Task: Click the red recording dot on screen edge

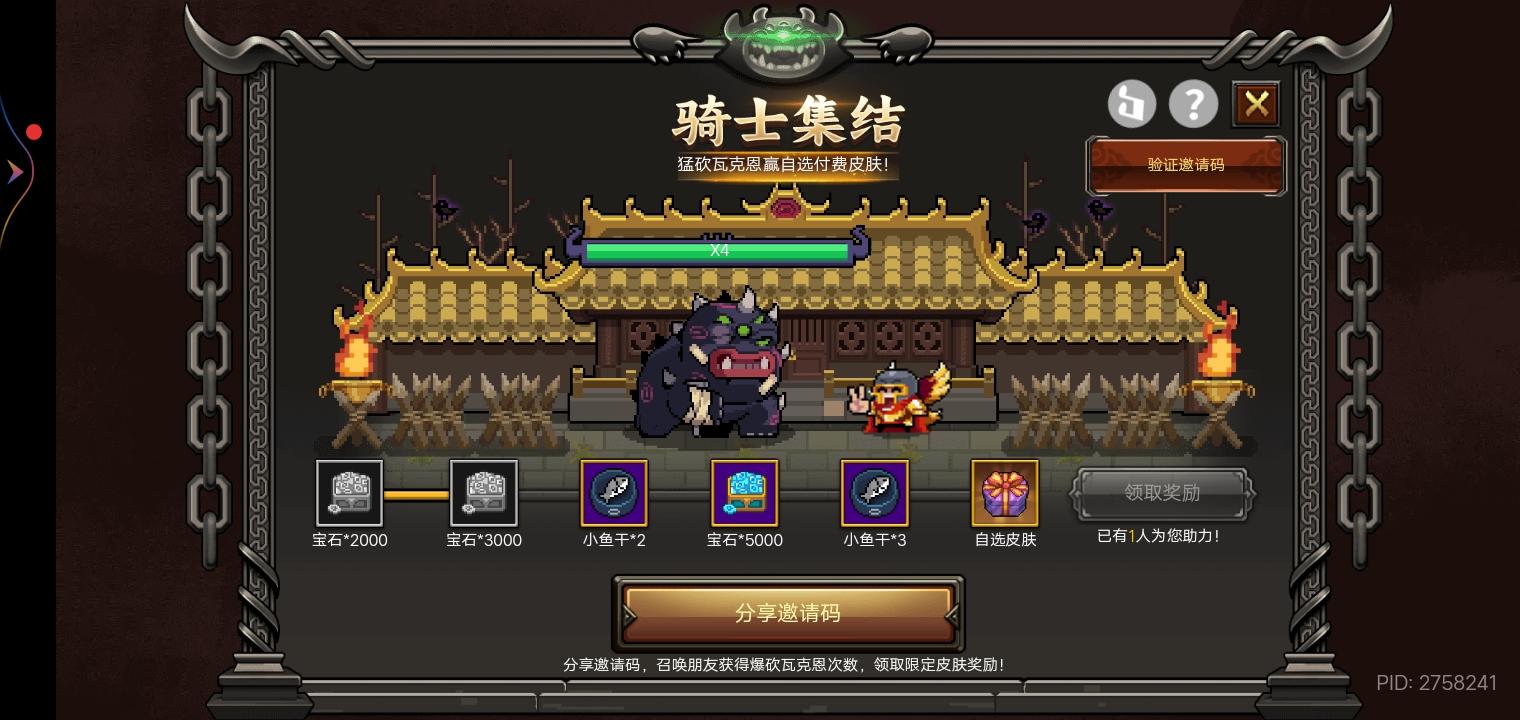Action: pos(33,131)
